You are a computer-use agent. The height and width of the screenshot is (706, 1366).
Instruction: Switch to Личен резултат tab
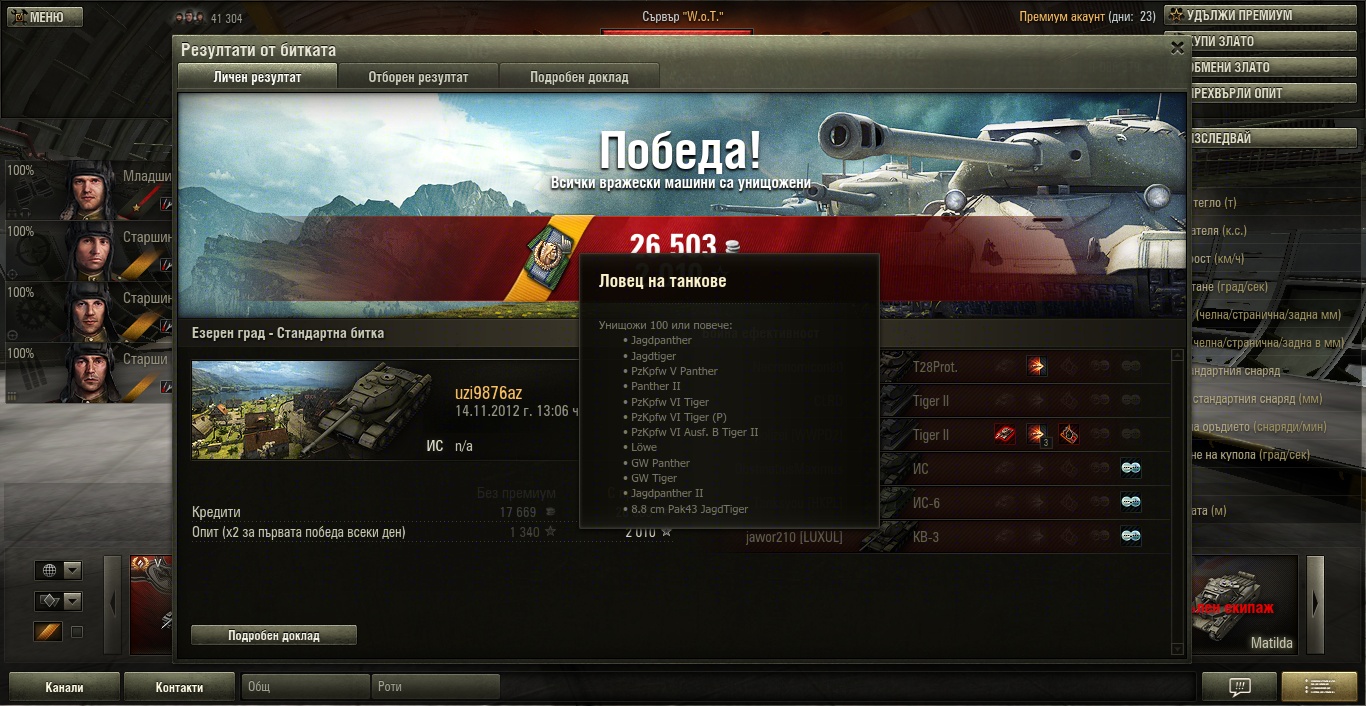257,77
